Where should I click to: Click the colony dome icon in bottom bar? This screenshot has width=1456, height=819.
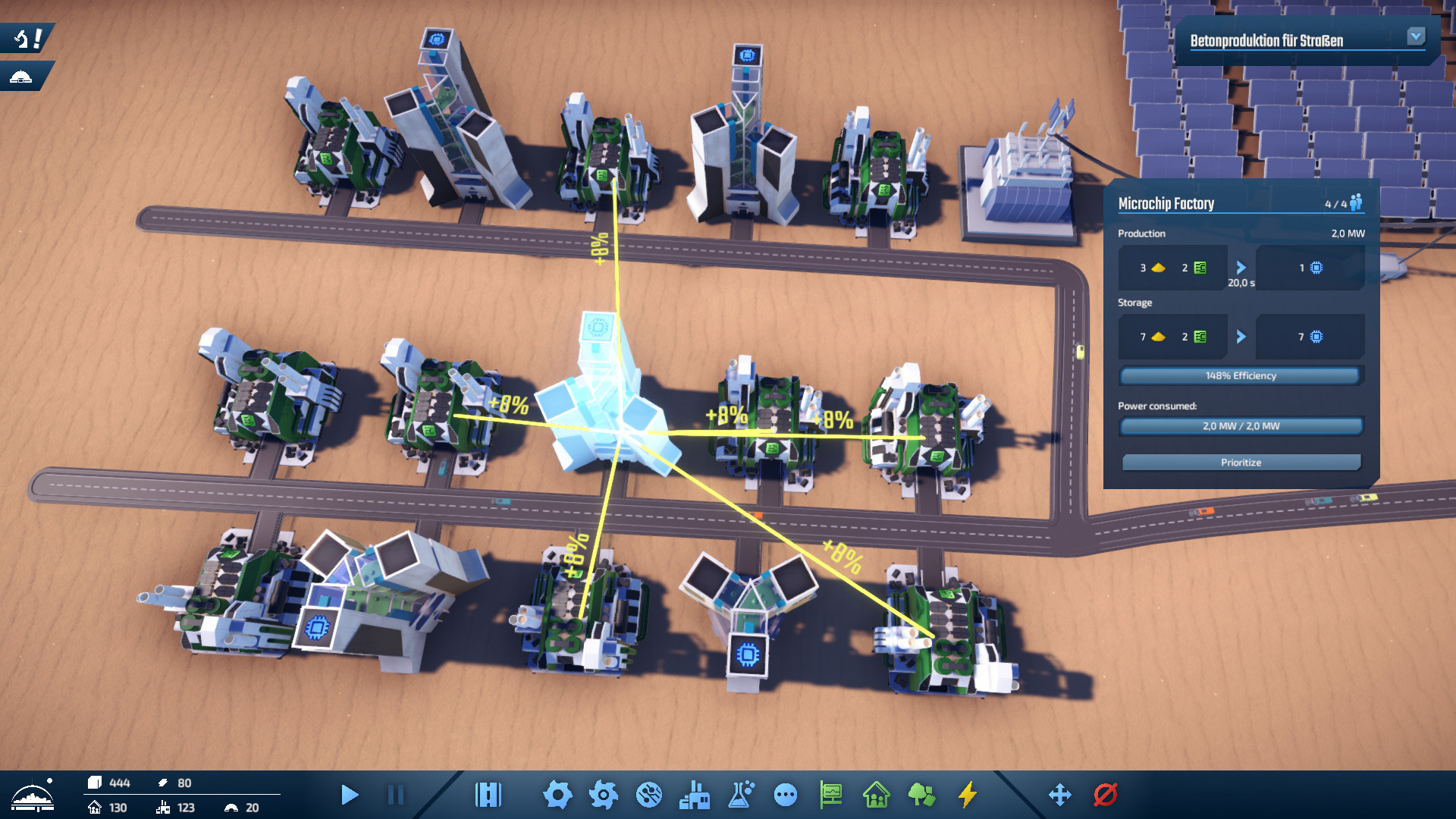pos(33,796)
